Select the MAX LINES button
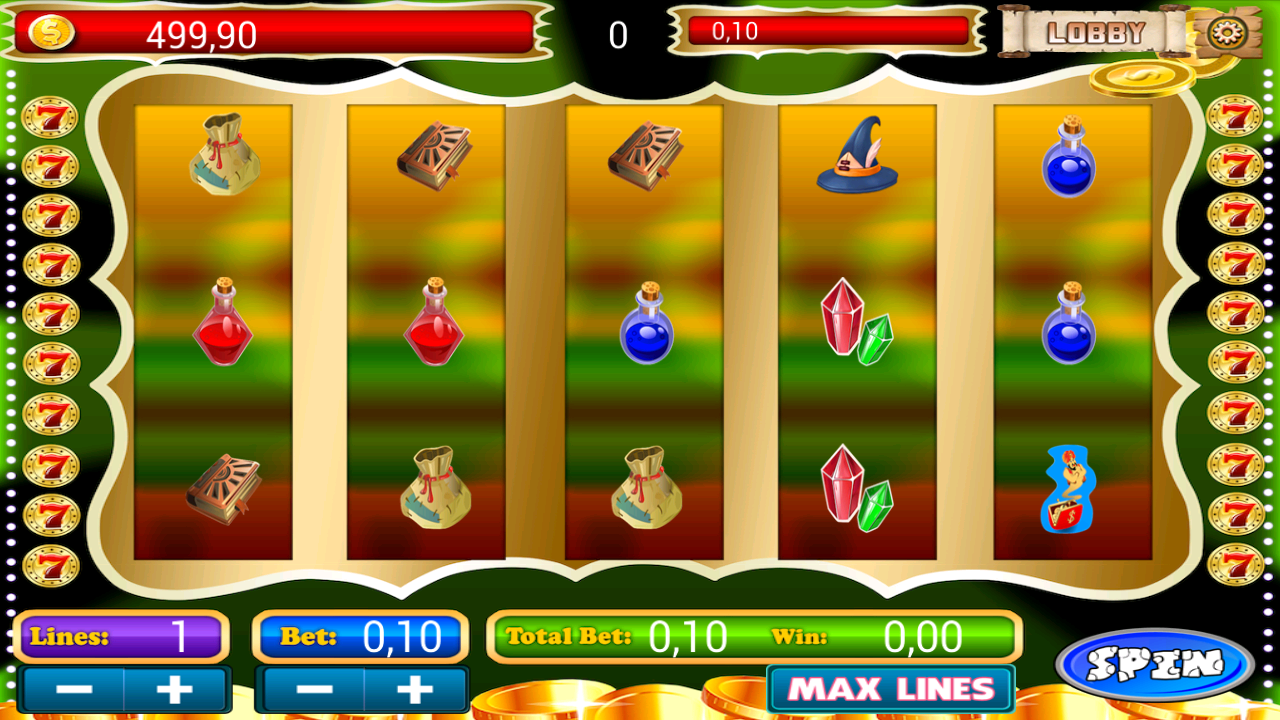The image size is (1280, 720). [890, 689]
